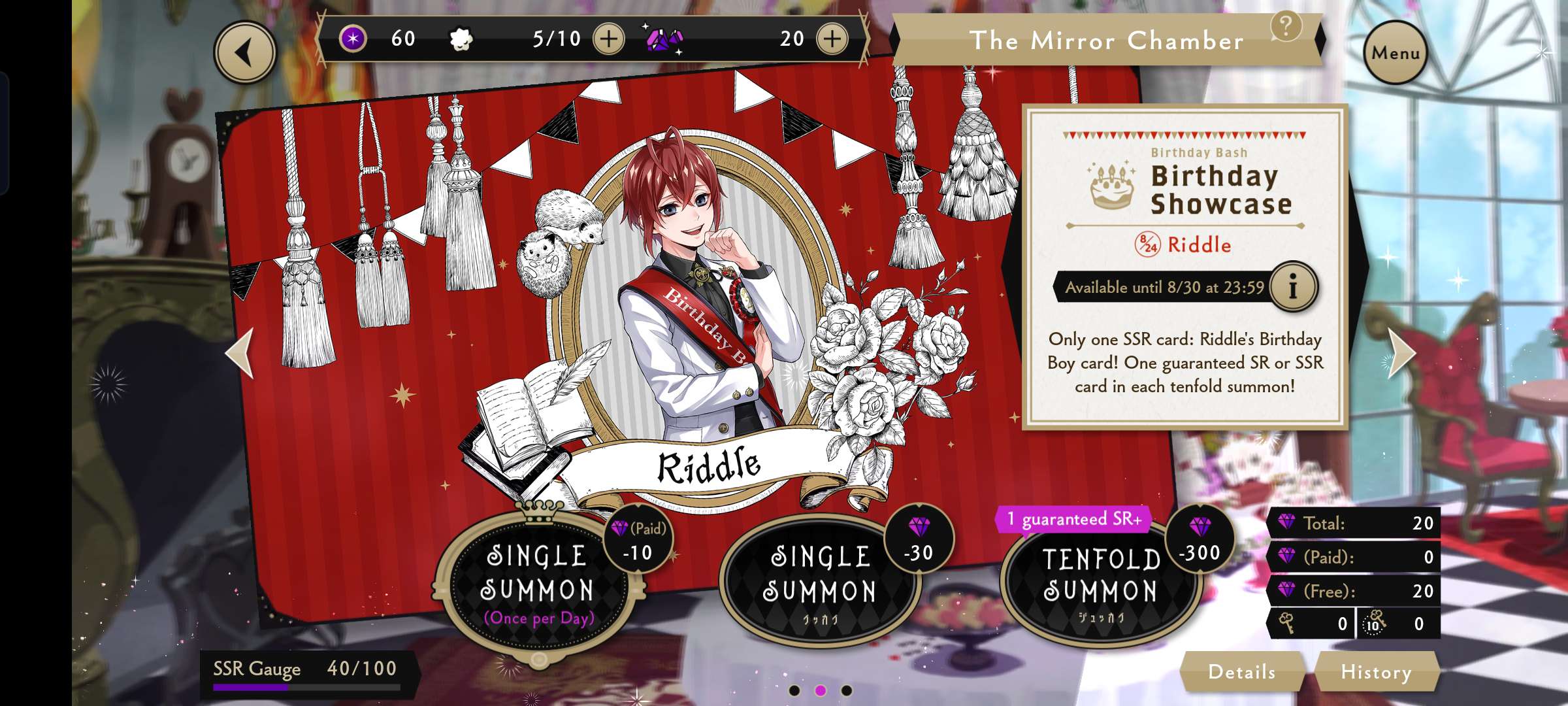The height and width of the screenshot is (706, 1568).
Task: Open the summon Details
Action: pos(1241,671)
